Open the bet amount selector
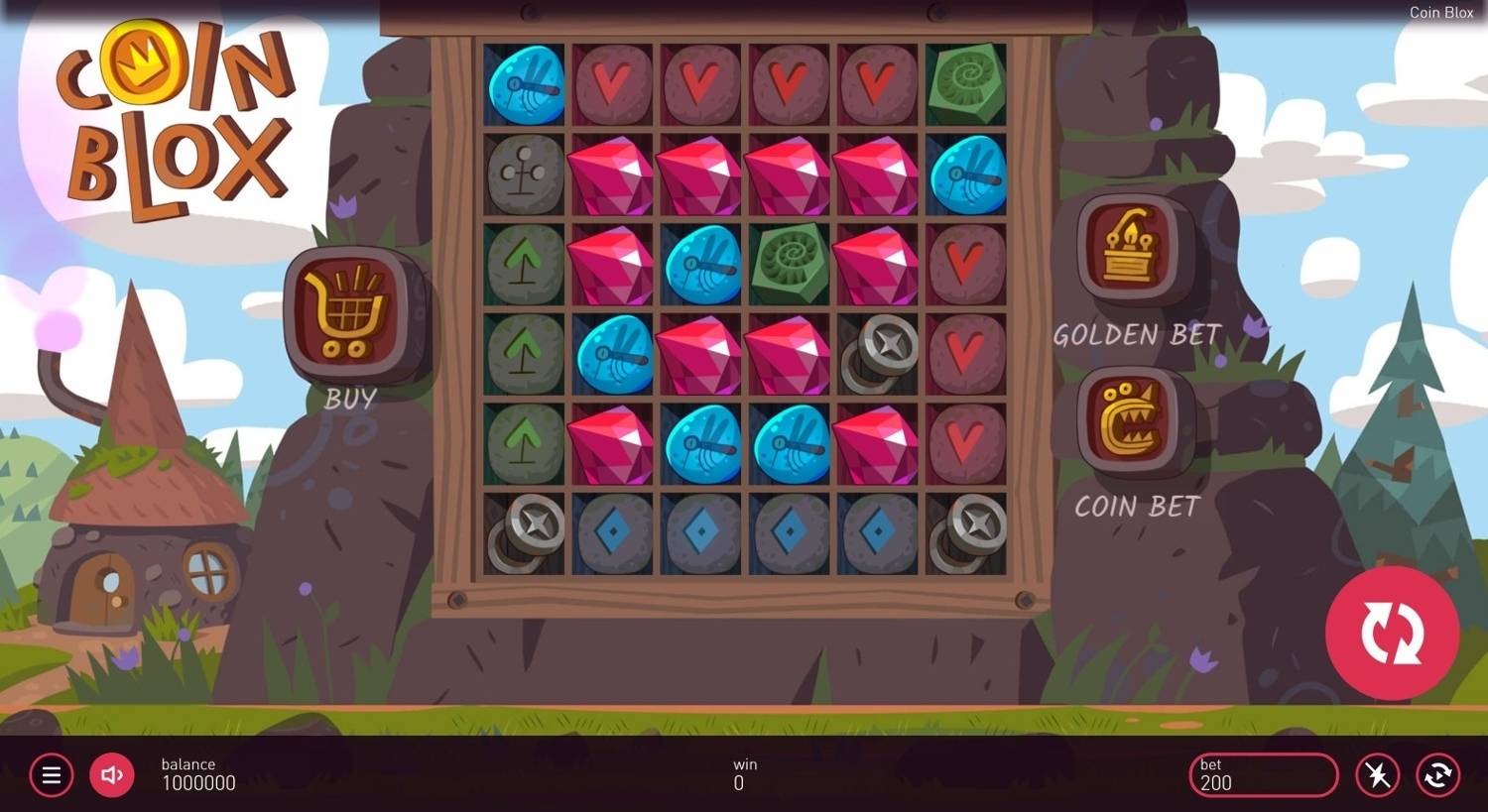1488x812 pixels. click(x=1262, y=775)
